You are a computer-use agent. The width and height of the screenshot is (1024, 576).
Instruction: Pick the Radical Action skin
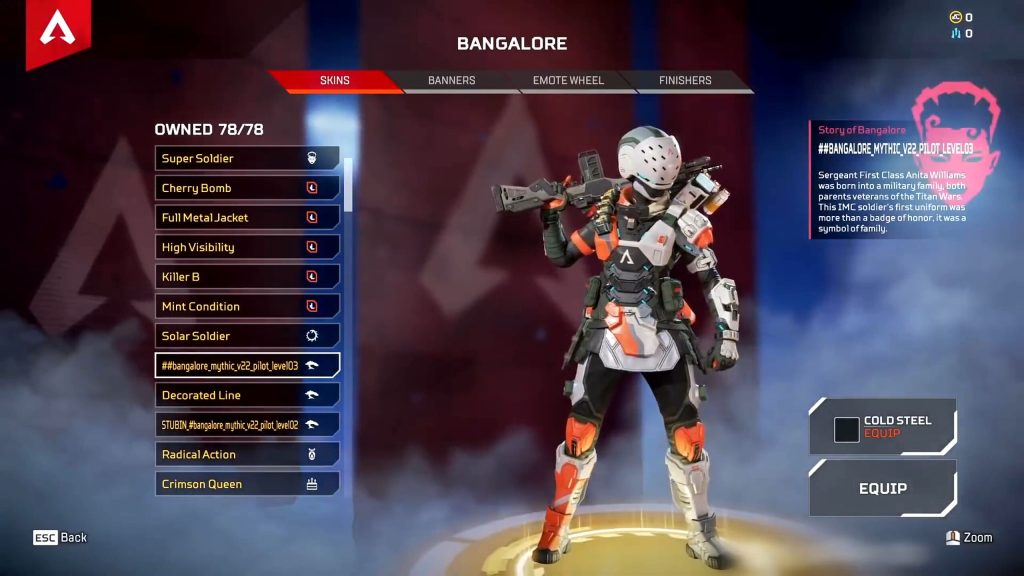coord(247,454)
